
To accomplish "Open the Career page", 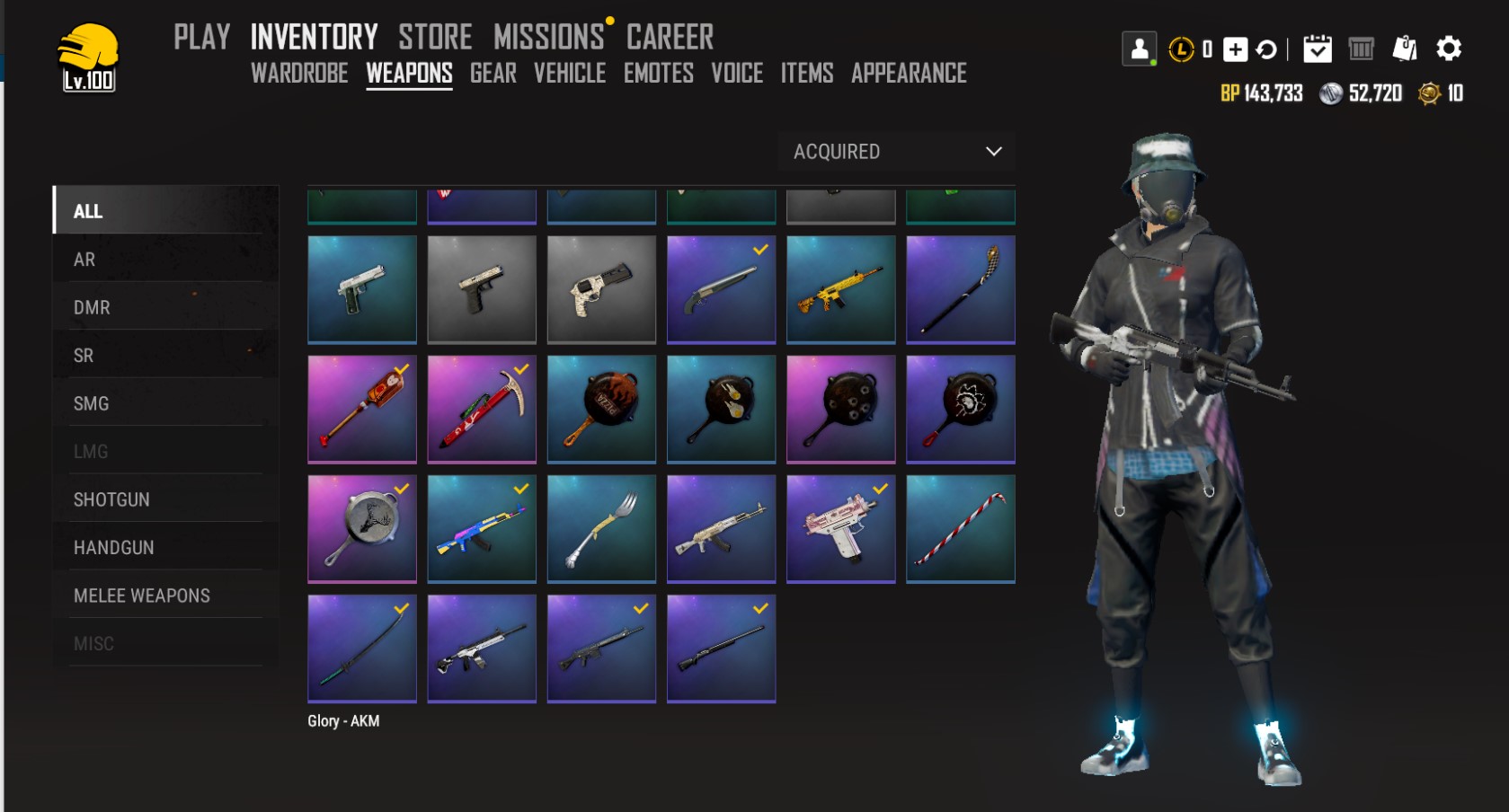I will [x=670, y=37].
